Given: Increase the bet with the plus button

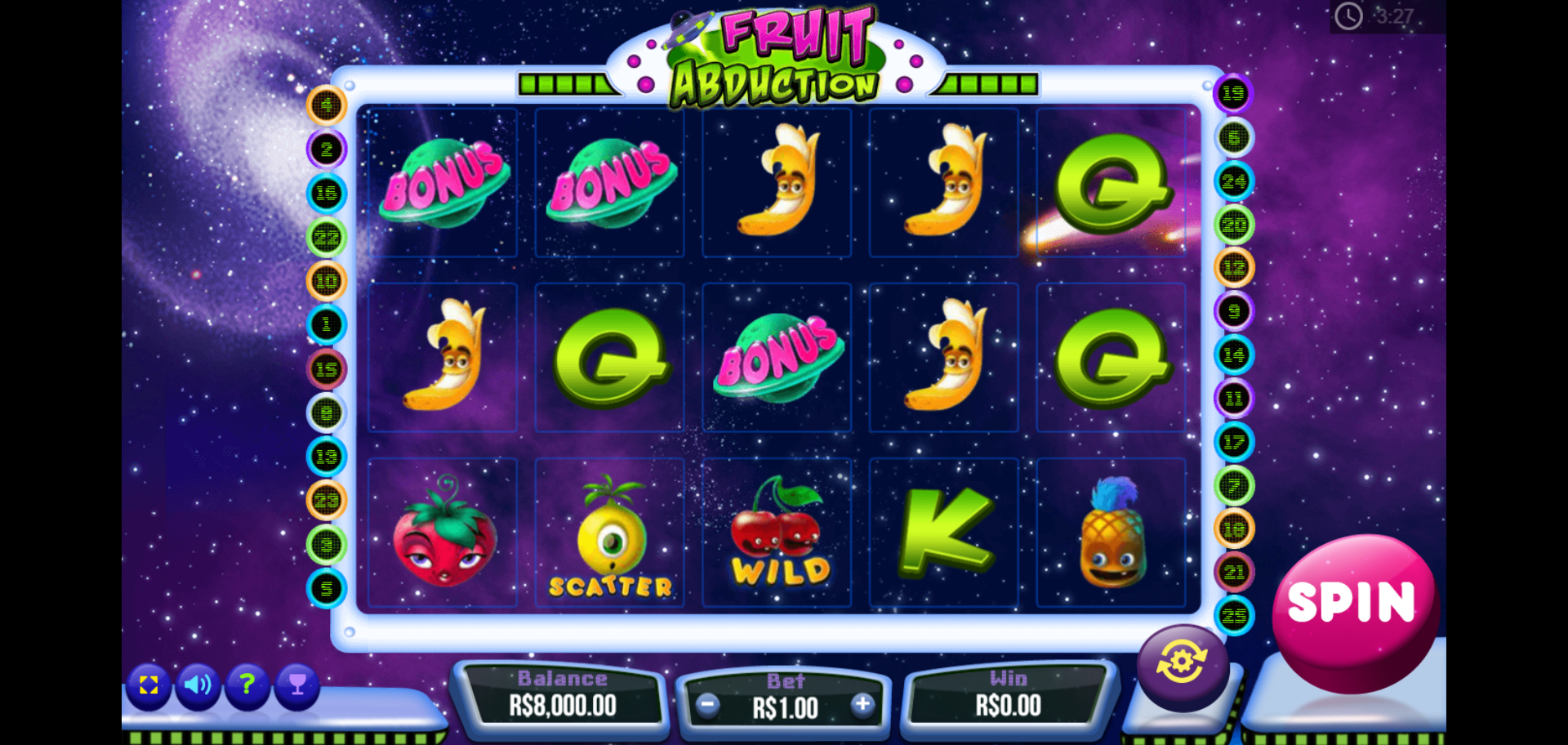Looking at the screenshot, I should 862,705.
